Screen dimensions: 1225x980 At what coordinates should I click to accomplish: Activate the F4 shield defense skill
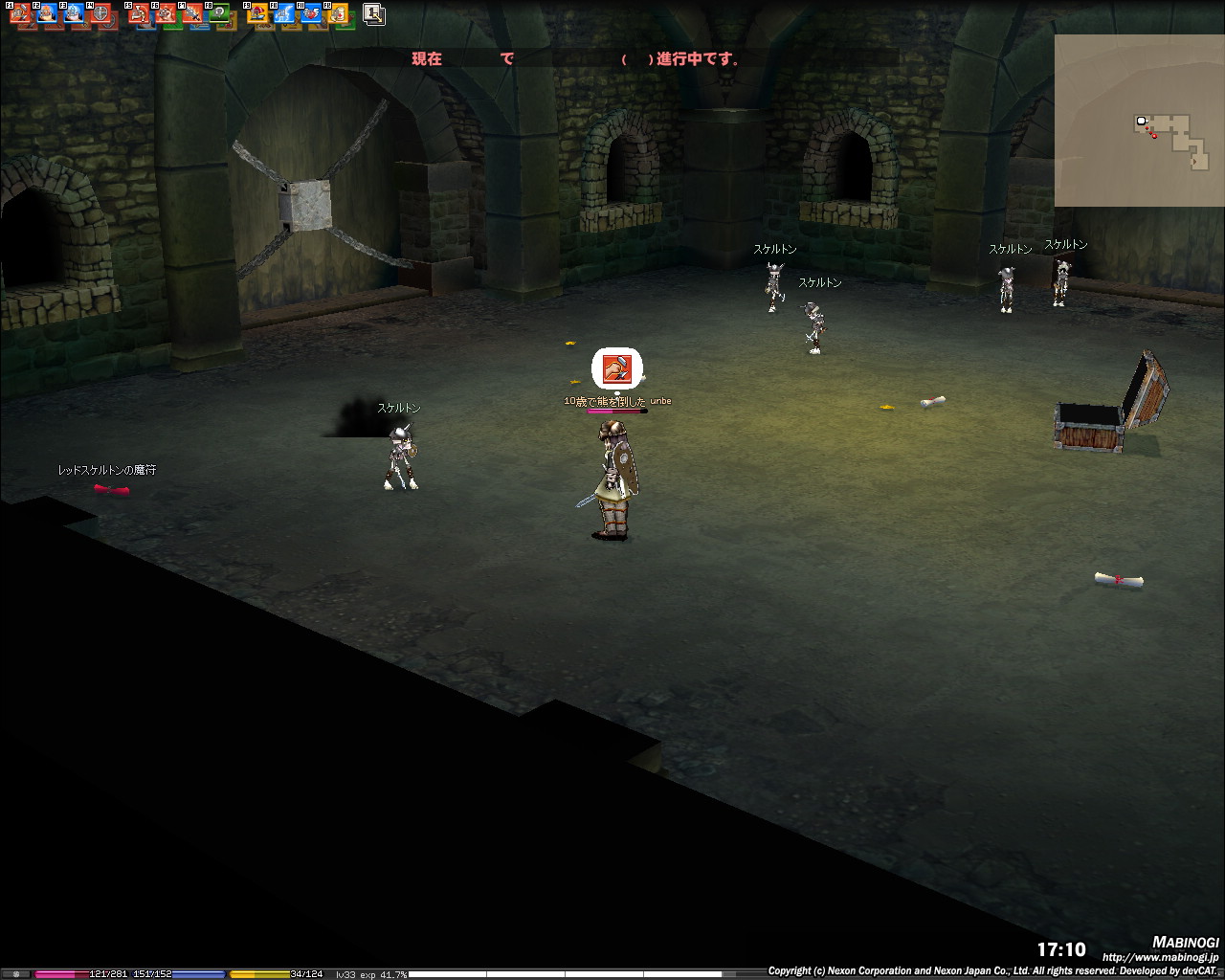click(100, 14)
